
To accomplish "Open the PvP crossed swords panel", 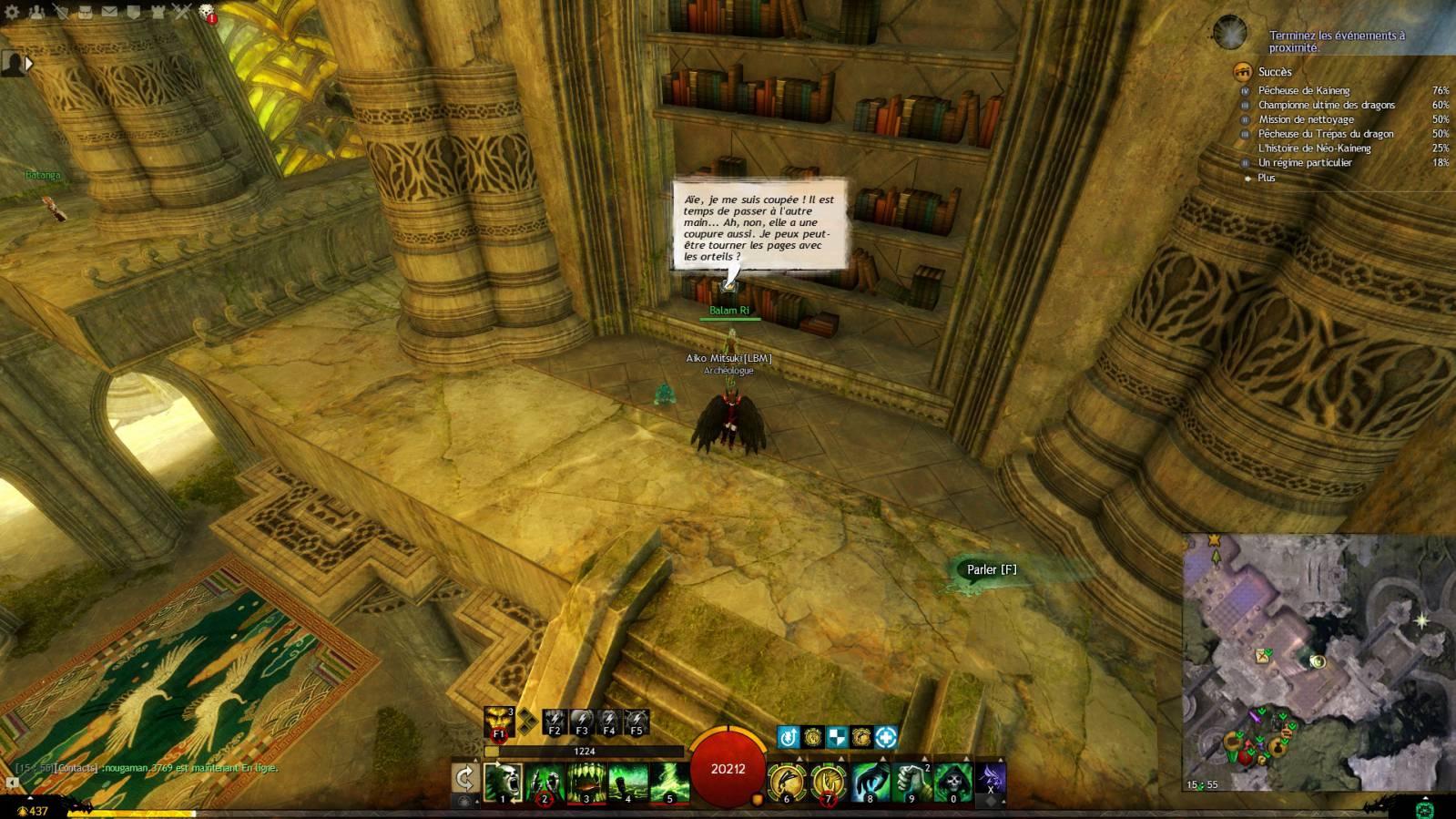I will (182, 13).
